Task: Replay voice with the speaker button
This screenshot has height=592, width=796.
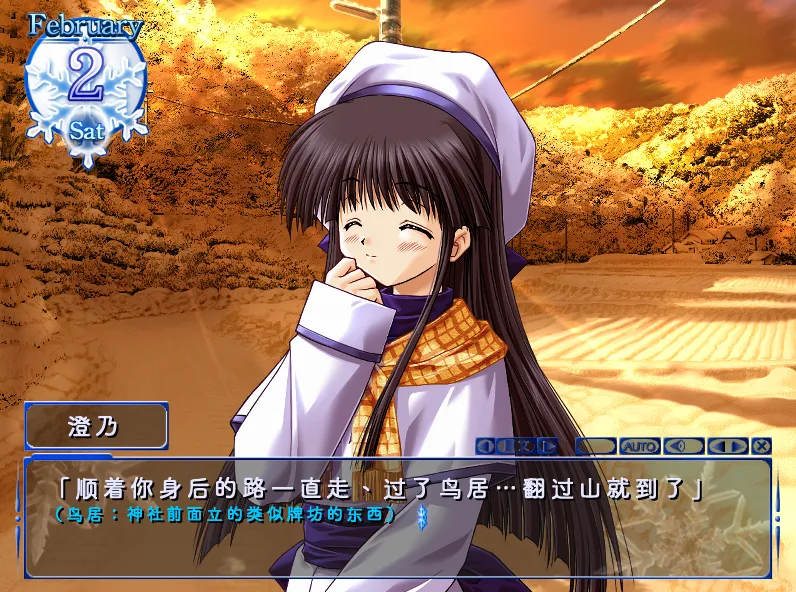Action: [x=684, y=446]
